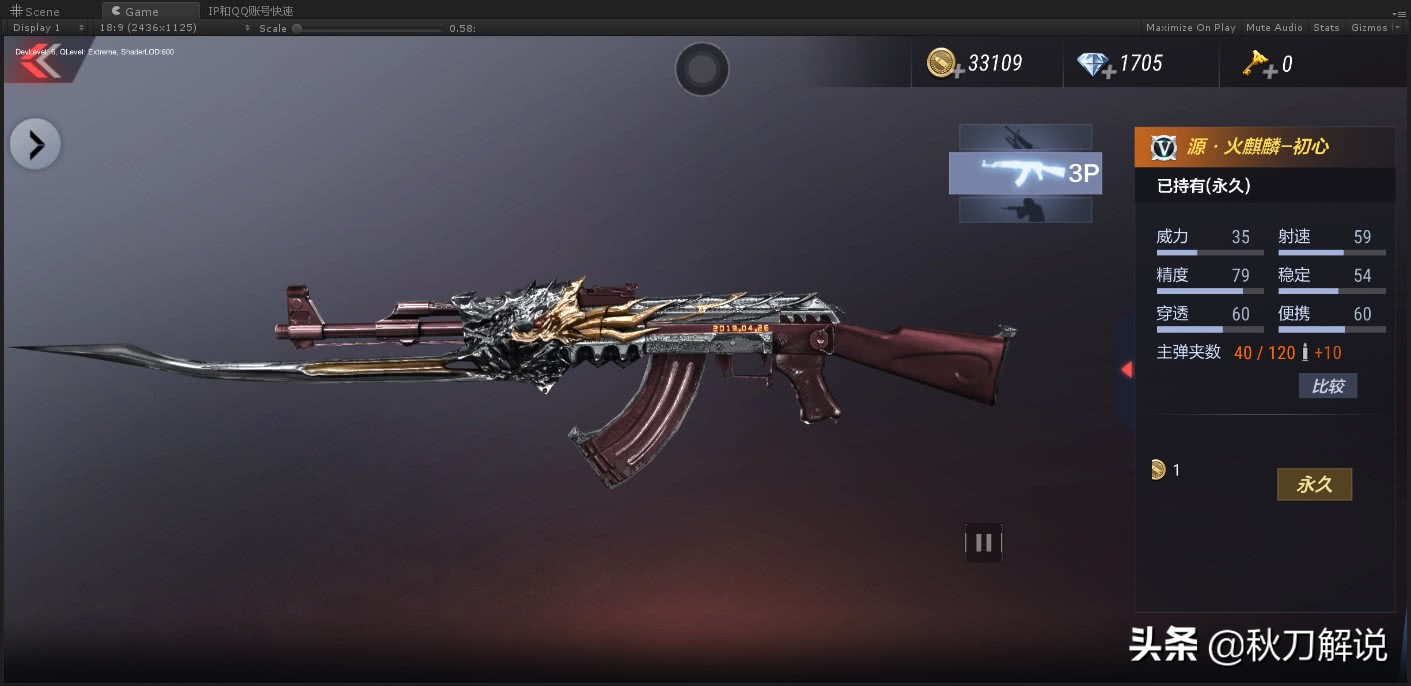The height and width of the screenshot is (686, 1411).
Task: Choose the top soldier silhouette view
Action: tap(1025, 136)
